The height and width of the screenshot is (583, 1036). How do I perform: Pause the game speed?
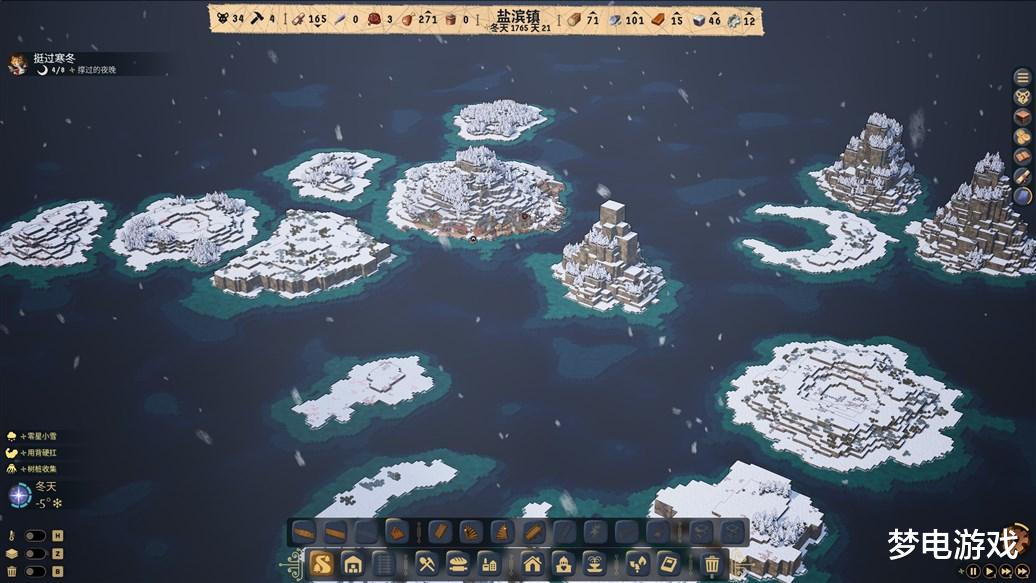coord(972,571)
